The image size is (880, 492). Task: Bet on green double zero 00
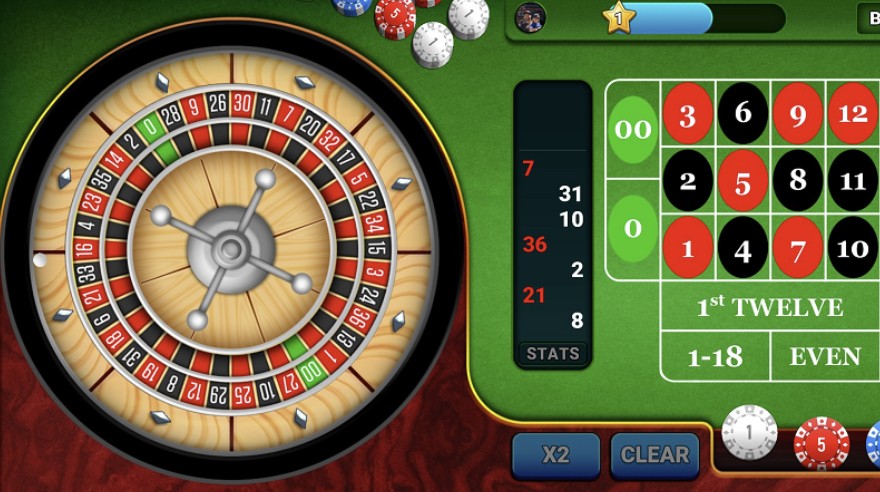click(633, 130)
